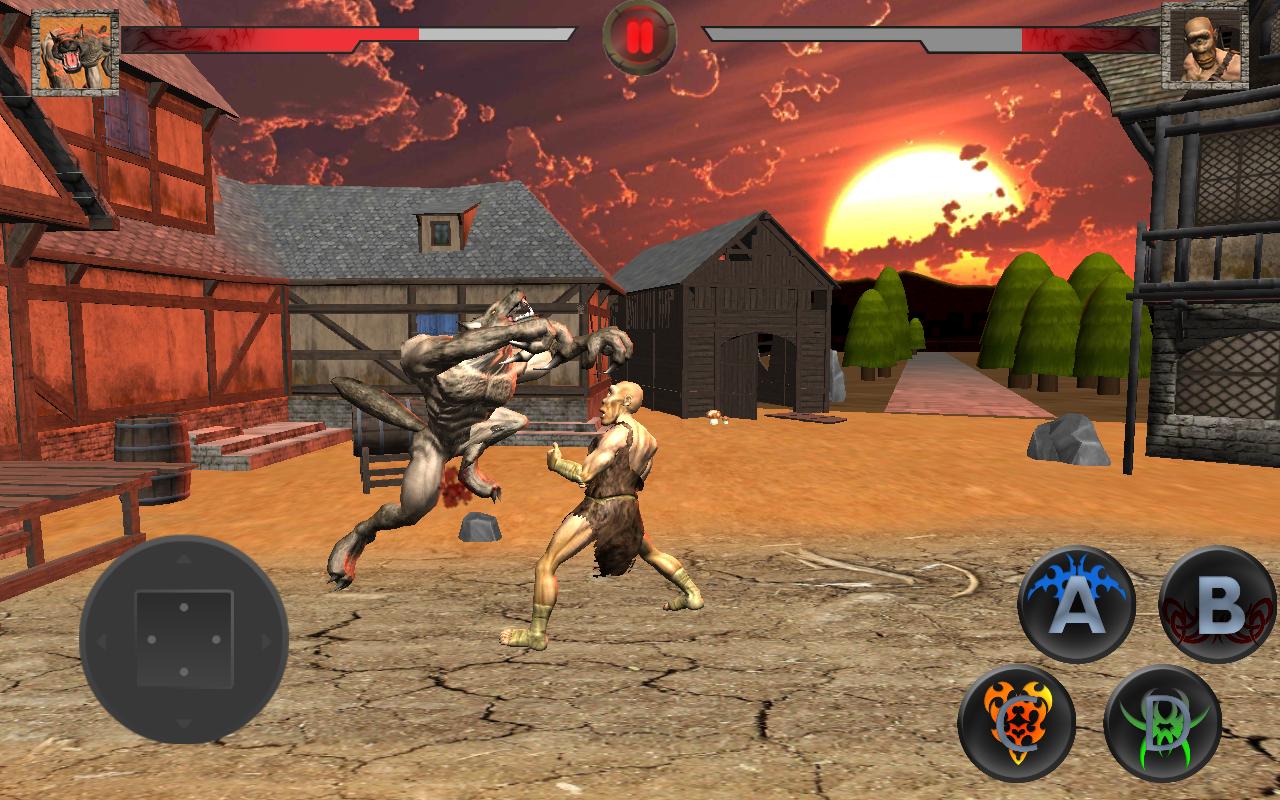Tap the blue A attack button

1076,604
